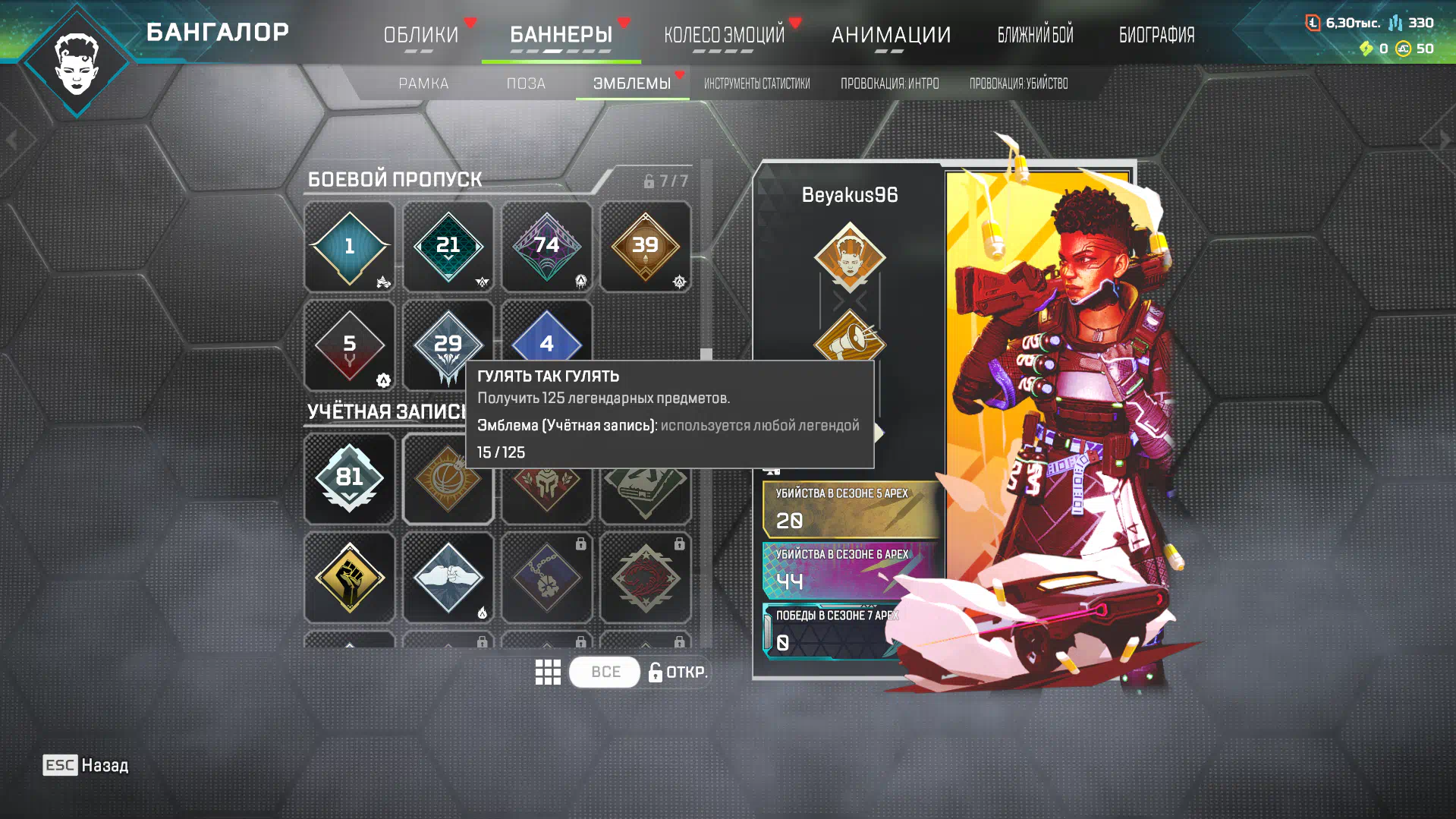1456x819 pixels.
Task: Equip the raised fist emblem
Action: [x=349, y=577]
